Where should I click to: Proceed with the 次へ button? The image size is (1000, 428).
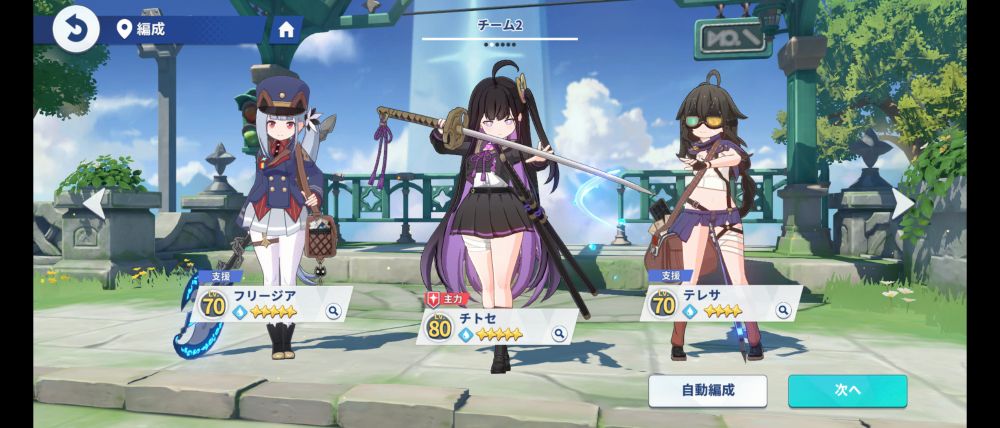[847, 391]
